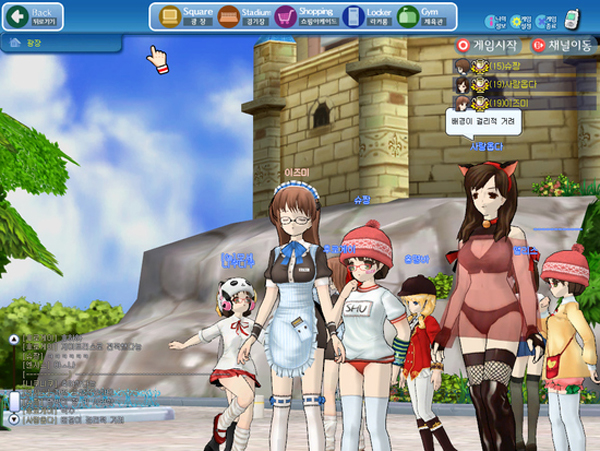Change channel with 채널이동 button

point(562,45)
